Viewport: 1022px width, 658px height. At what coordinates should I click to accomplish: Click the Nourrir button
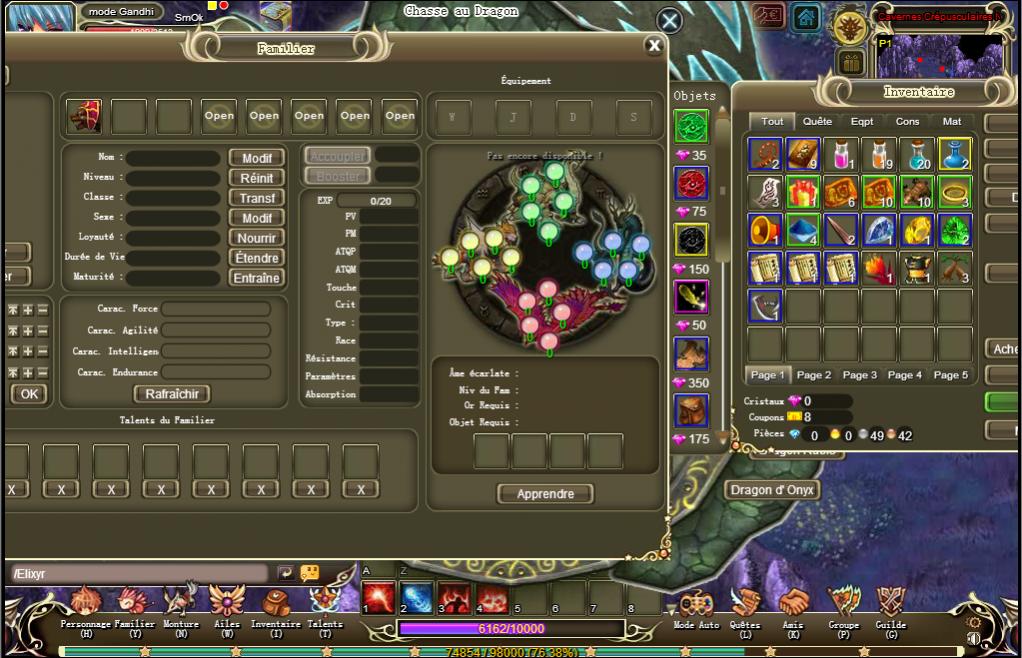click(257, 238)
